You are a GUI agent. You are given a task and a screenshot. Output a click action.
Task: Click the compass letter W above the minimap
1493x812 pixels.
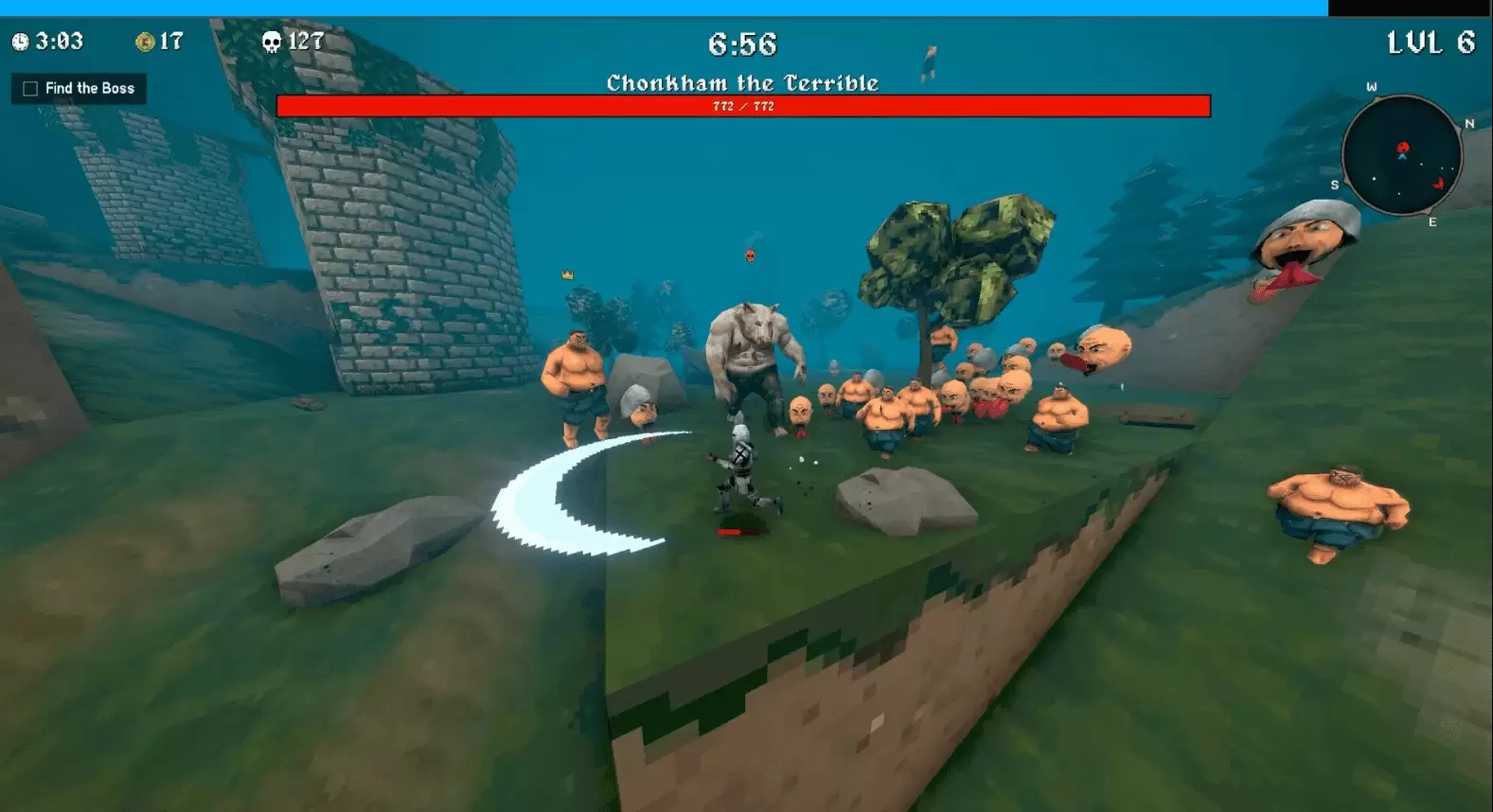pyautogui.click(x=1372, y=86)
